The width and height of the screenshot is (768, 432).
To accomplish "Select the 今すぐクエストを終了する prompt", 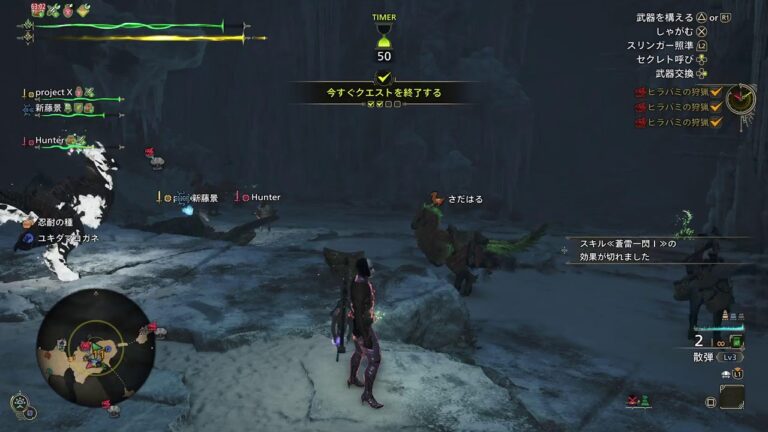I will click(384, 93).
